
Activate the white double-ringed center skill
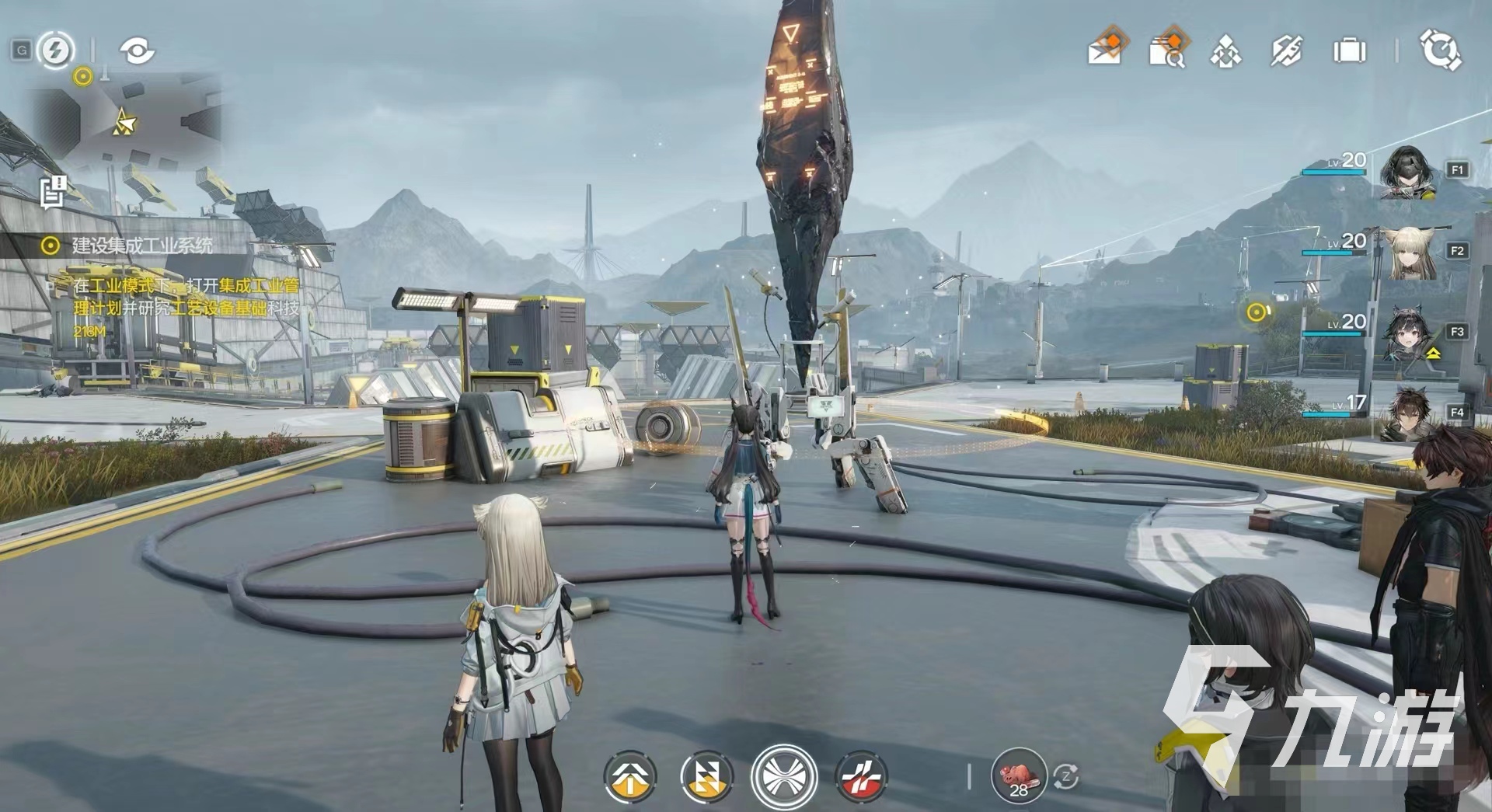point(783,776)
